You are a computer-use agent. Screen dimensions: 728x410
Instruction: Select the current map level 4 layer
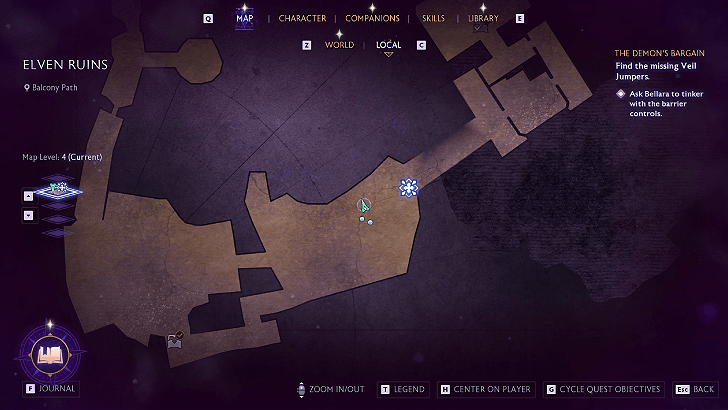tap(58, 187)
